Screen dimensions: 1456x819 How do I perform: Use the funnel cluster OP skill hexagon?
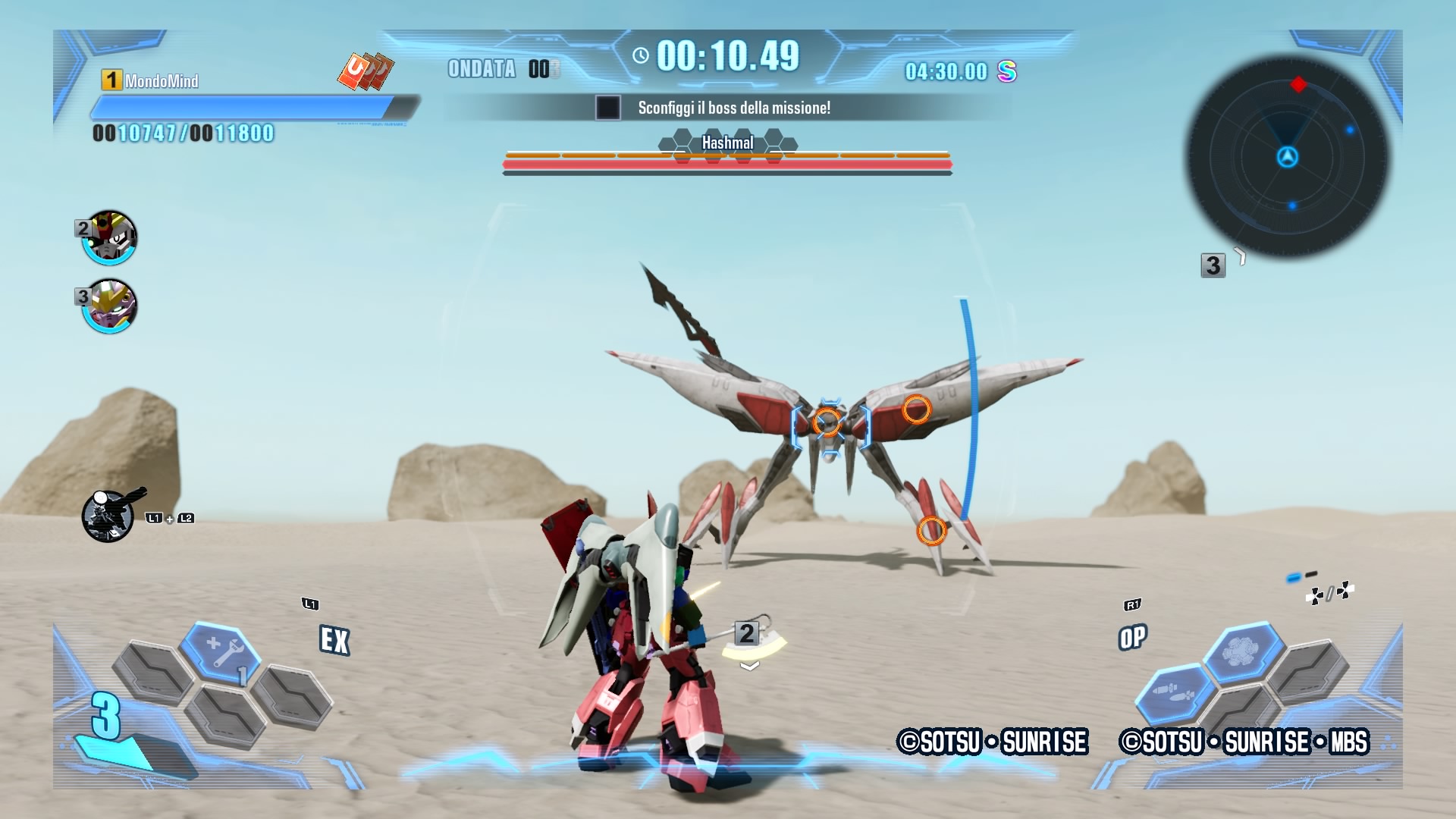click(1241, 651)
